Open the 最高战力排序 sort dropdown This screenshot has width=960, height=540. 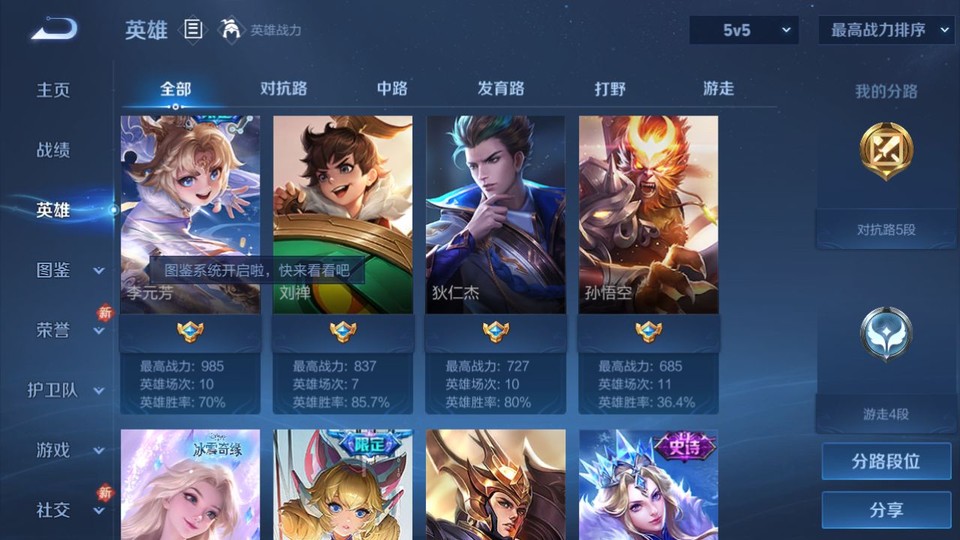[887, 30]
